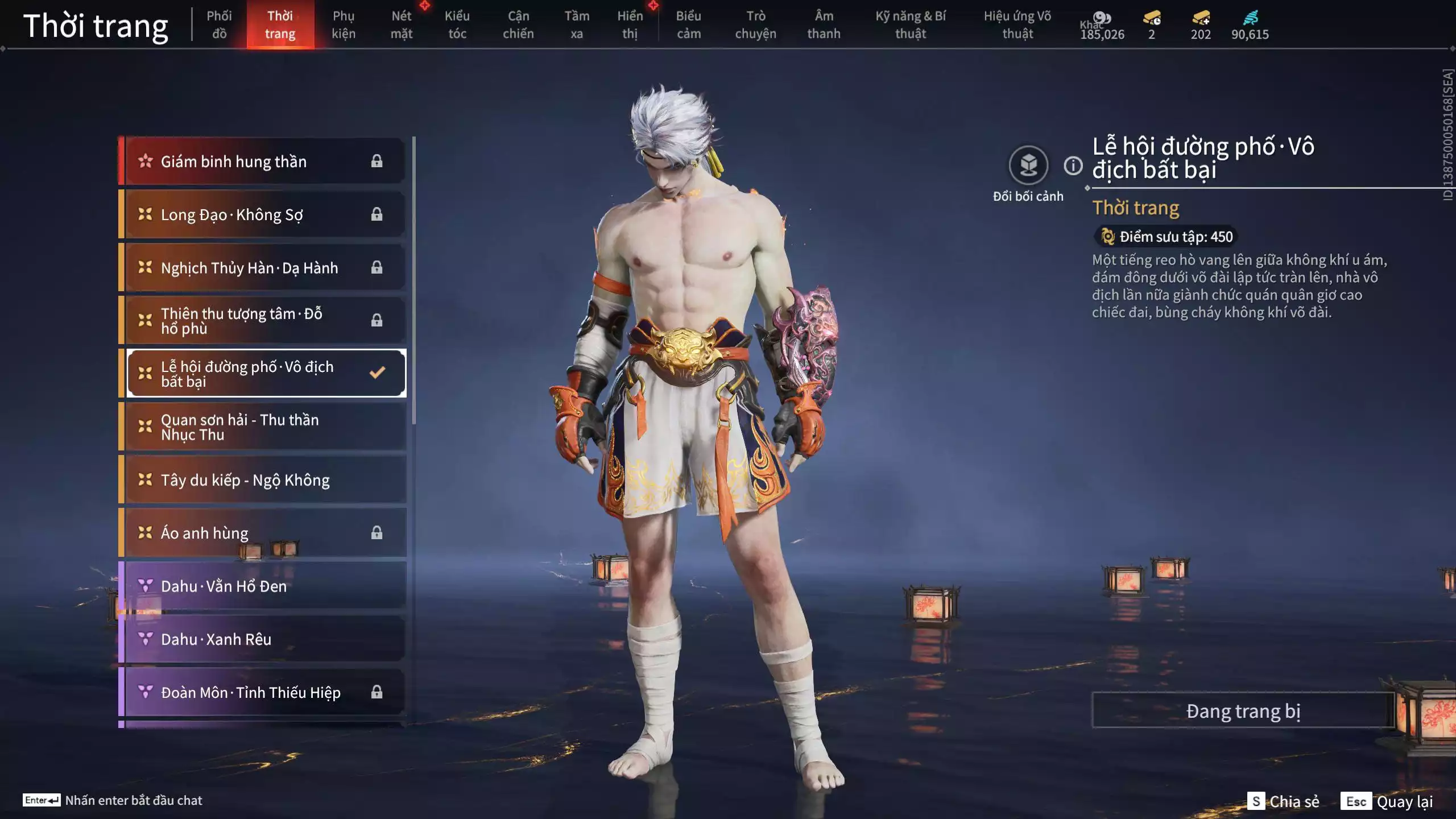Select the Nét mặt tab
The image size is (1456, 819).
pos(402,24)
